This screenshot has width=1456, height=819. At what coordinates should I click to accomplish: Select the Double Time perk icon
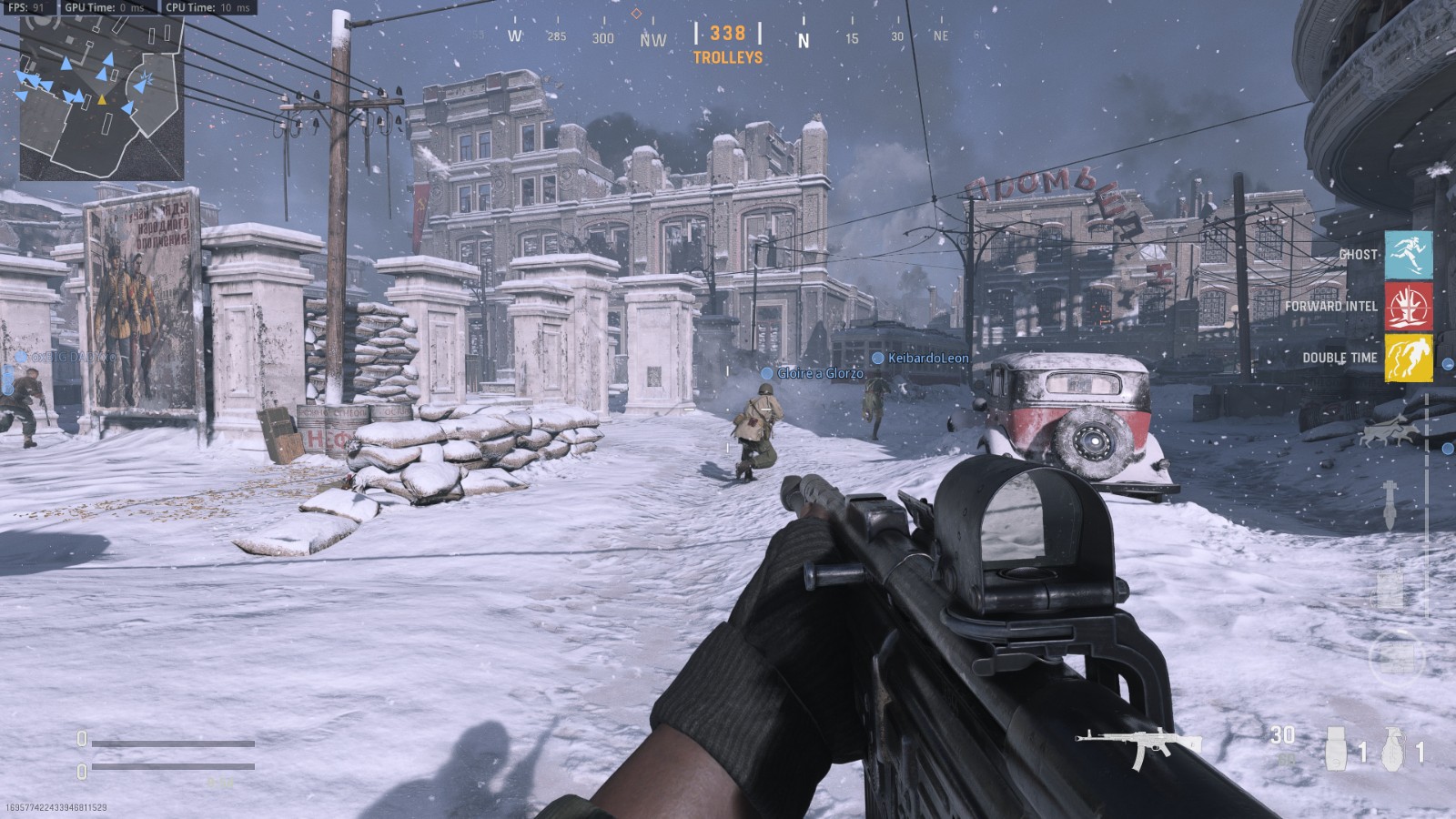pos(1408,358)
